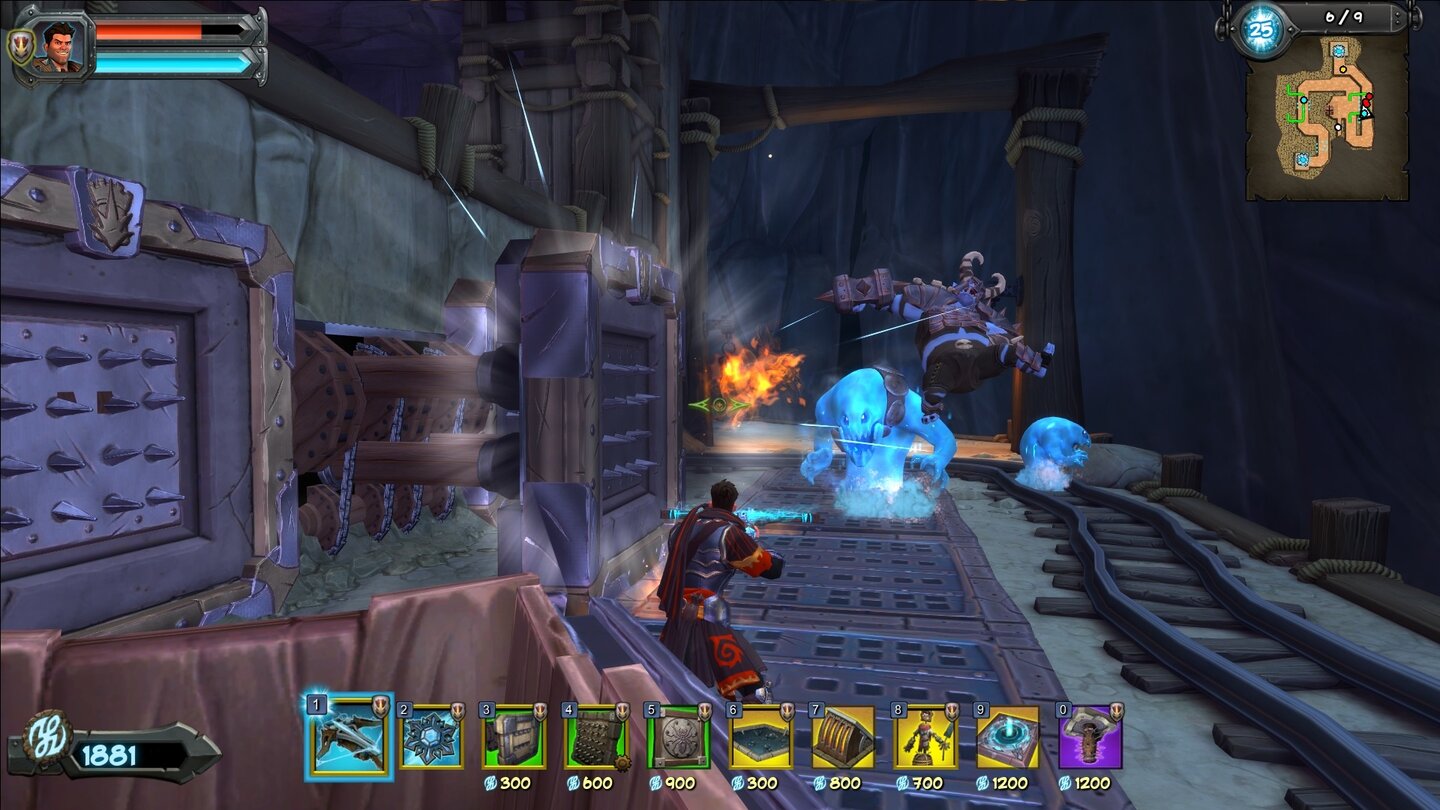Open the minimap in the top right

tap(1330, 115)
